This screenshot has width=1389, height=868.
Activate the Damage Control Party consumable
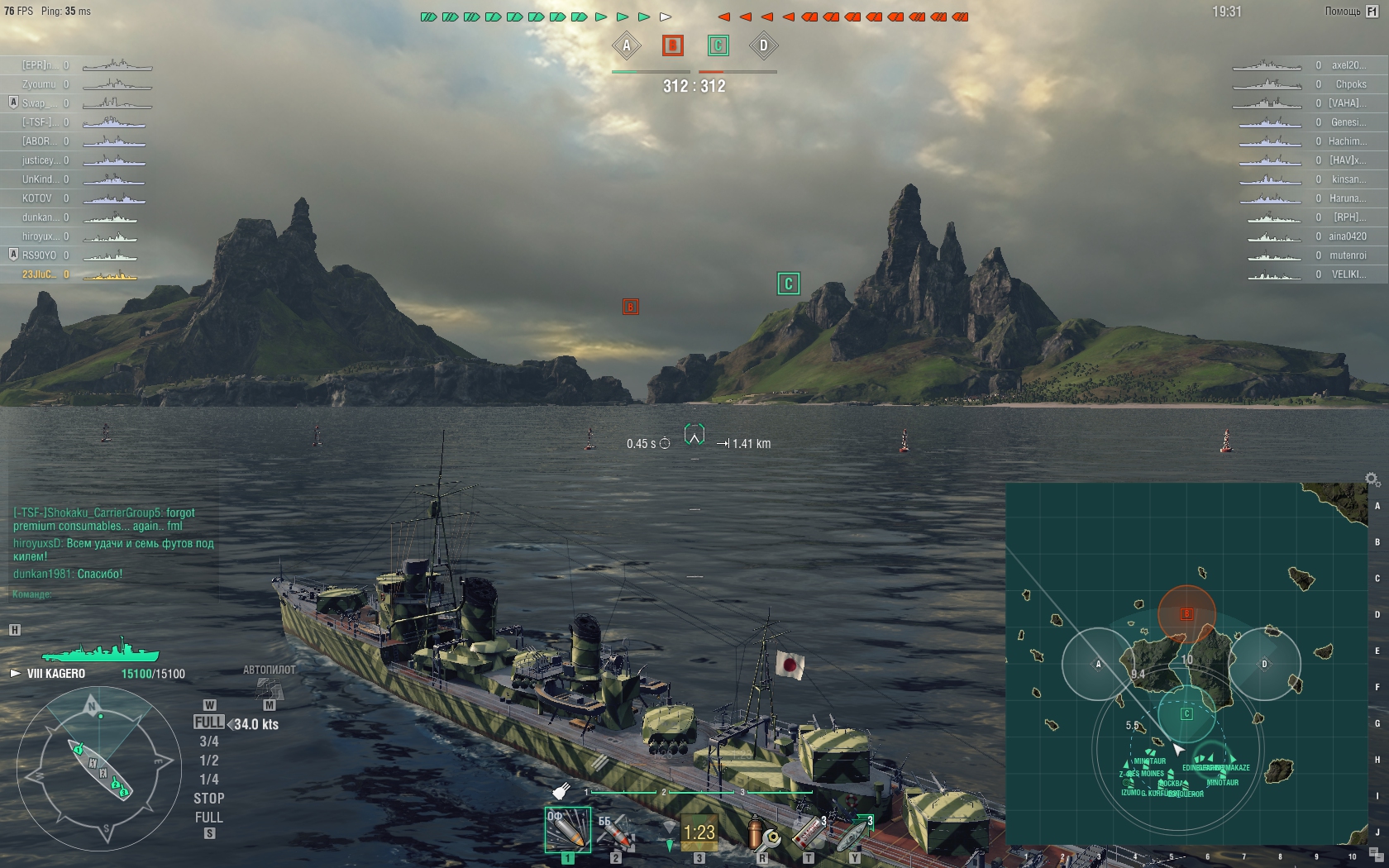[762, 833]
